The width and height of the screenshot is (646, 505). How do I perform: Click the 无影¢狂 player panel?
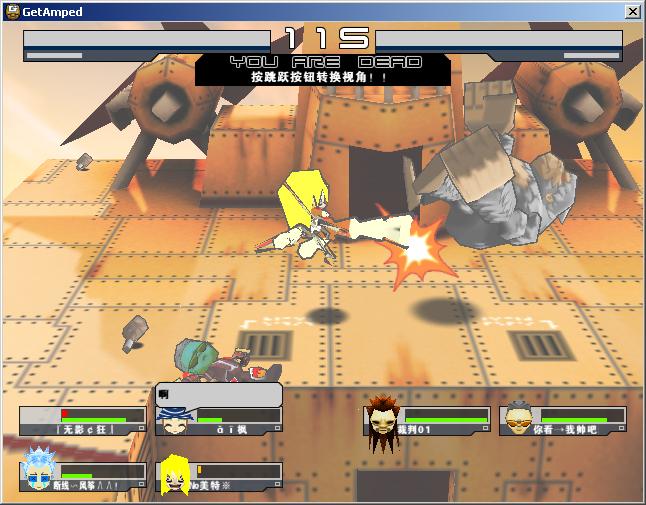click(82, 421)
